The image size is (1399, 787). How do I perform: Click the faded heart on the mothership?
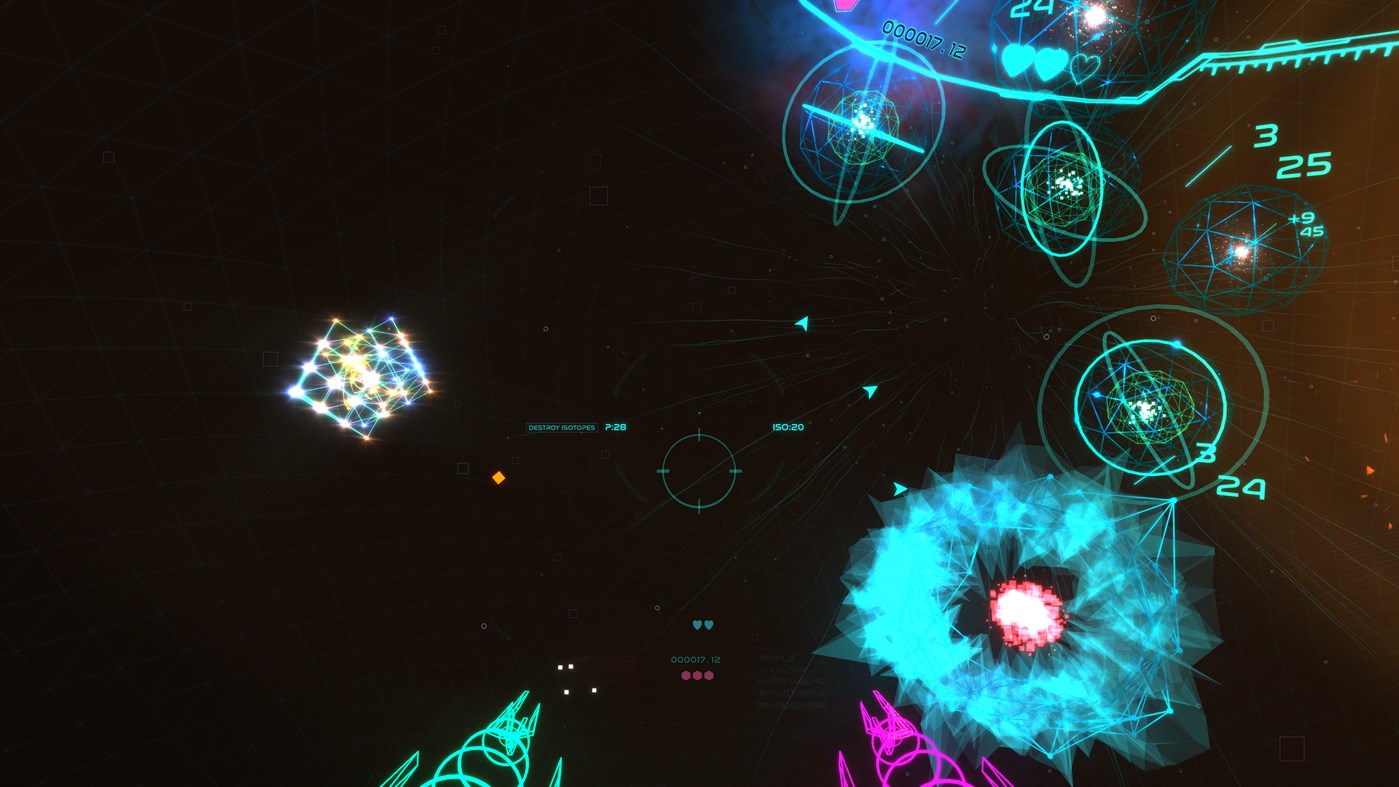pyautogui.click(x=1085, y=68)
